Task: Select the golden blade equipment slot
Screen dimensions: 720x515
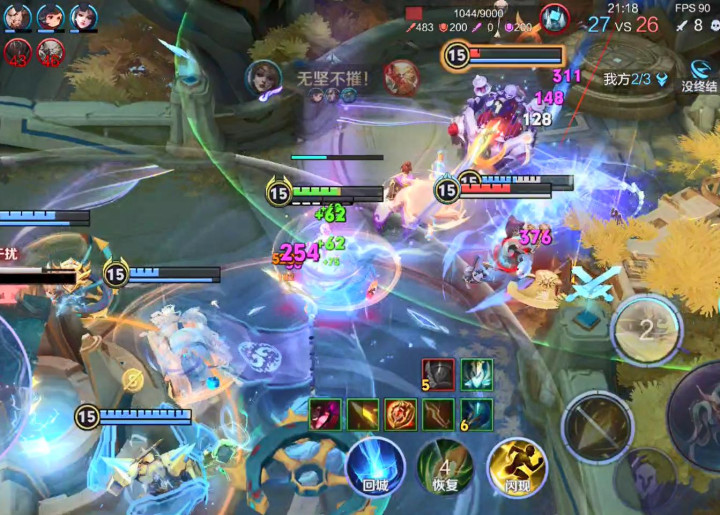Action: [362, 413]
